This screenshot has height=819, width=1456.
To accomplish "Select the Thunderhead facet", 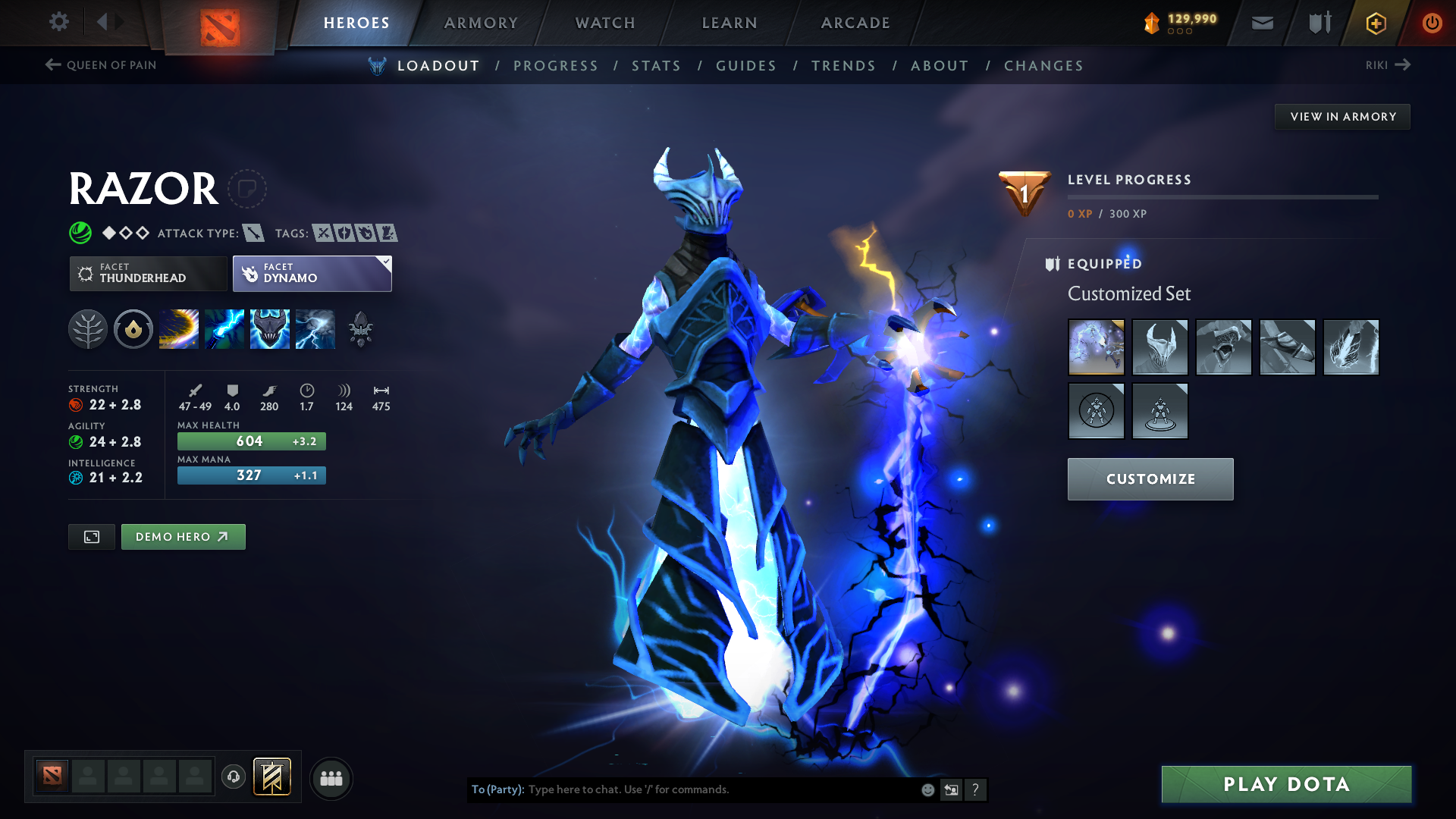I will click(148, 273).
